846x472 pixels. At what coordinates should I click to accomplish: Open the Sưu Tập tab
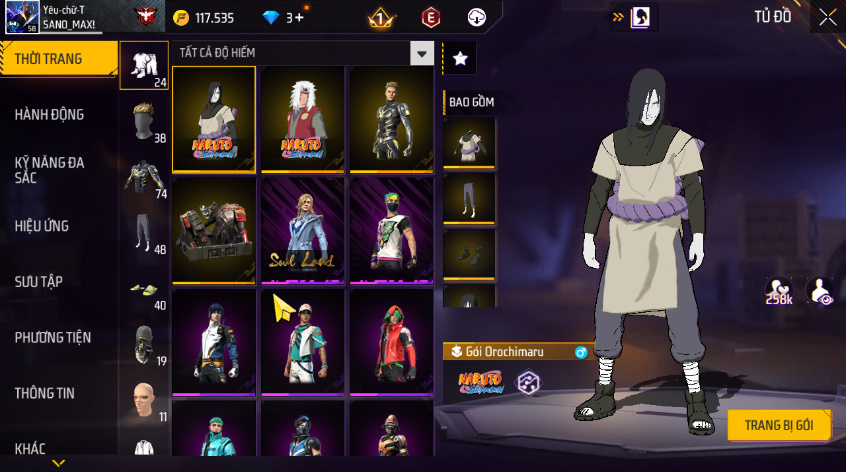(38, 282)
